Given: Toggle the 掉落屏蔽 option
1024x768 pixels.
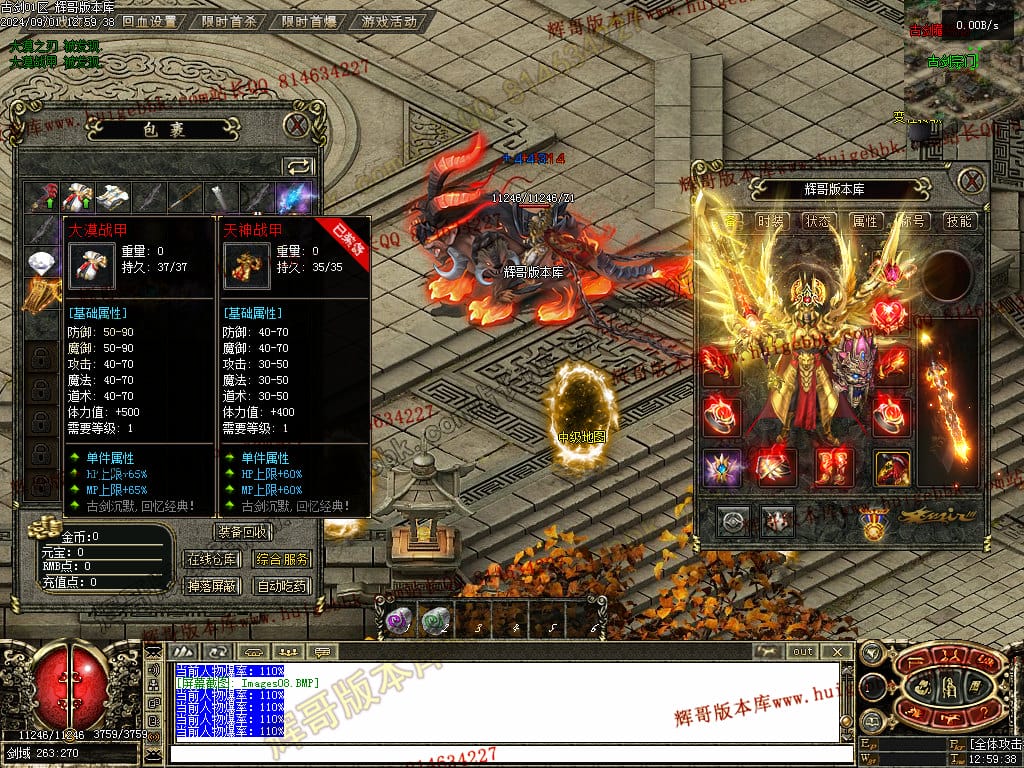Looking at the screenshot, I should (x=212, y=586).
